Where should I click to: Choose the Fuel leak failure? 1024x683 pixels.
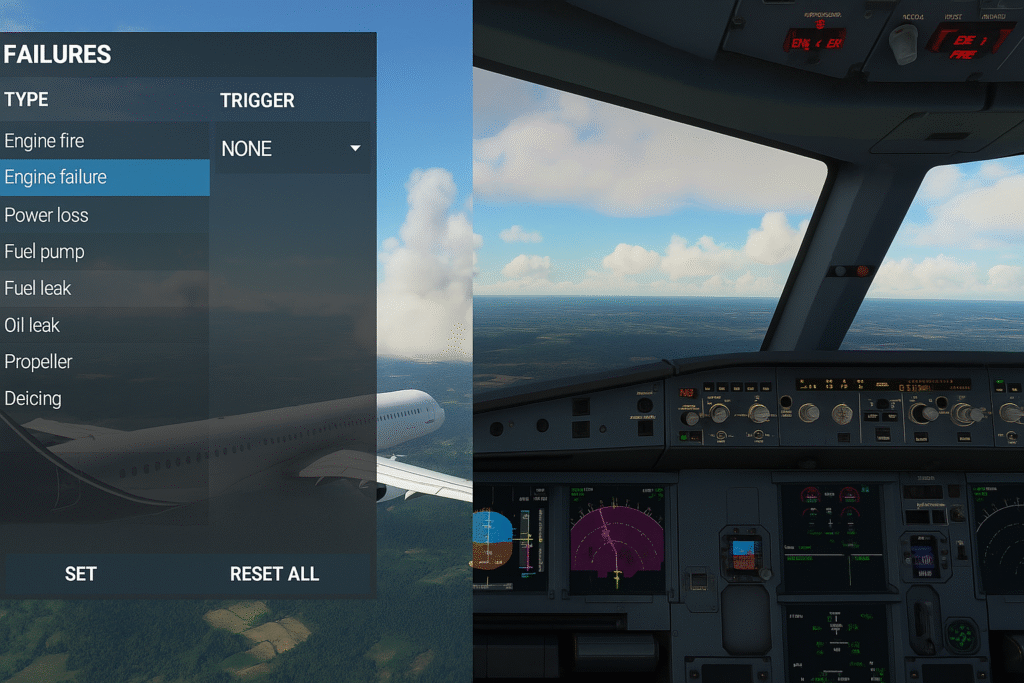coord(38,288)
